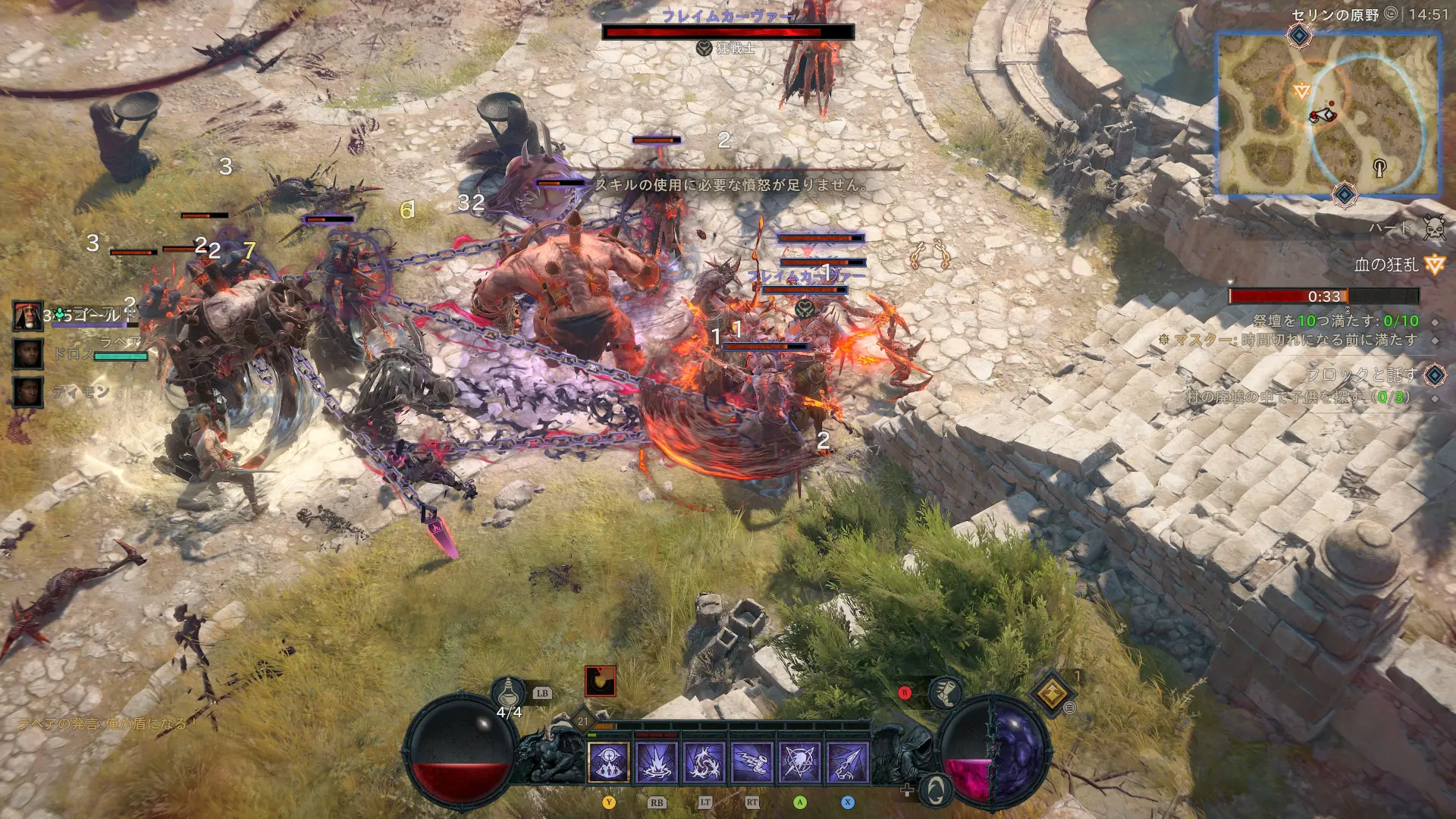Activate the rallying figures skill slot
This screenshot has height=819, width=1456.
click(608, 762)
